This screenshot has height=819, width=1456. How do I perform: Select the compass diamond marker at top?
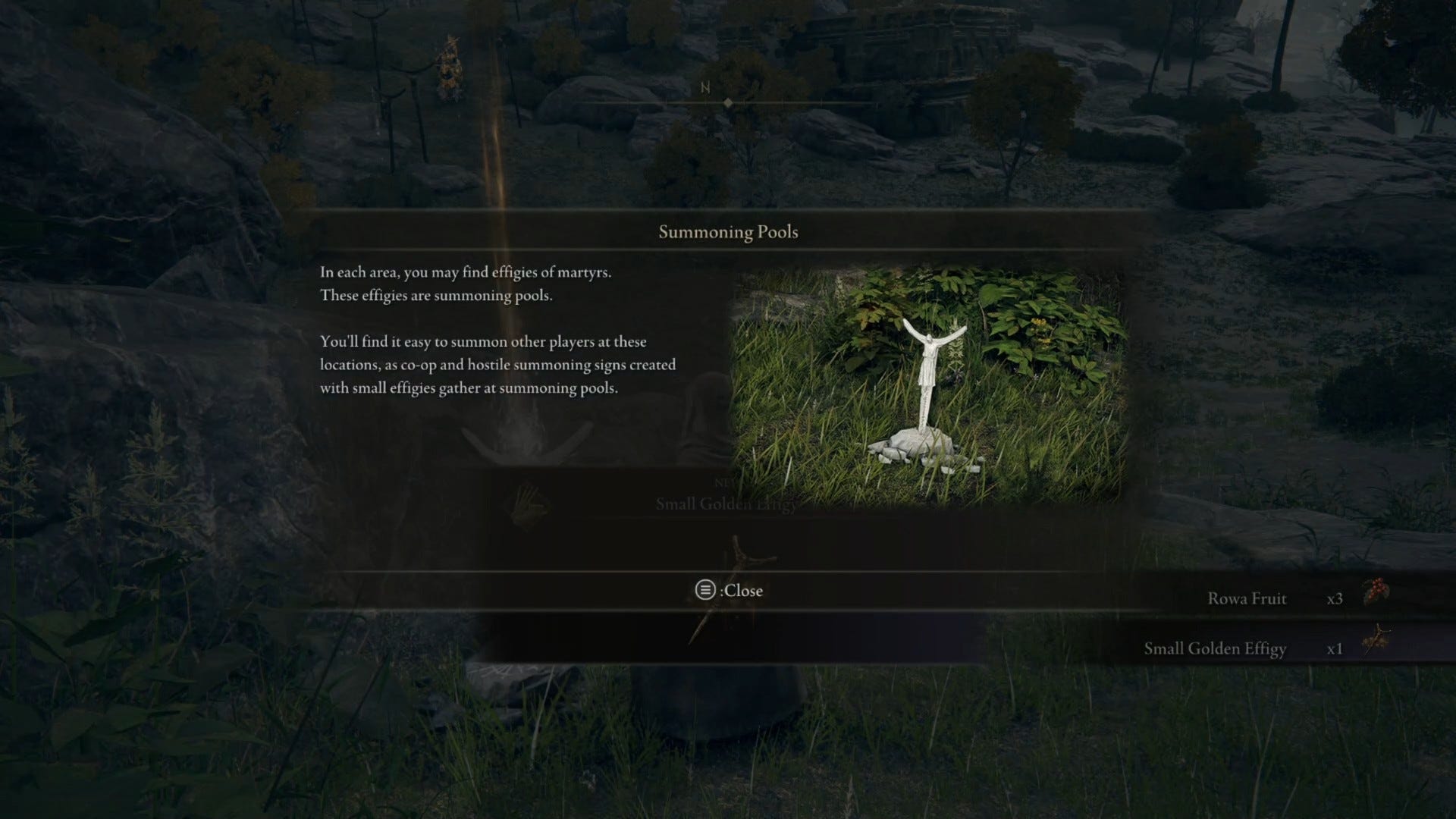click(726, 101)
